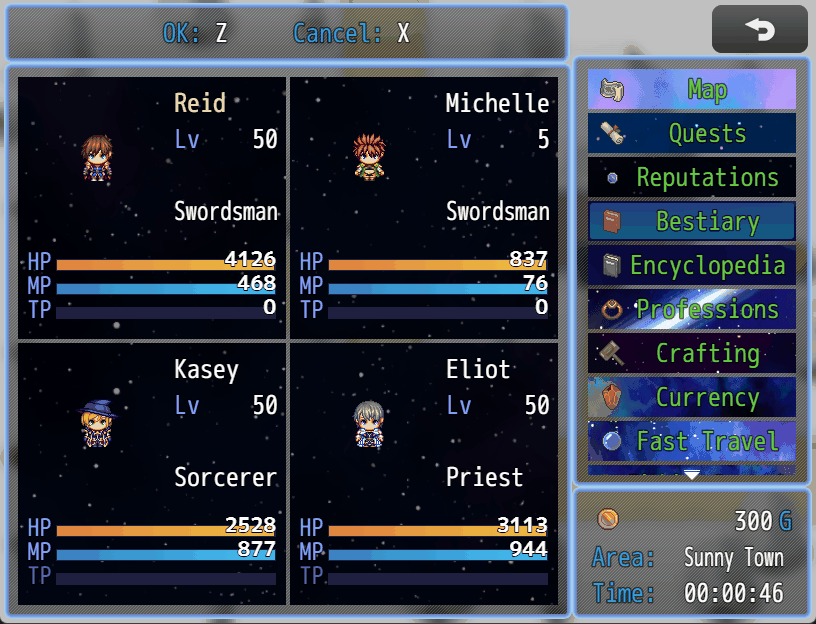Choose Fast Travel option

[x=692, y=441]
